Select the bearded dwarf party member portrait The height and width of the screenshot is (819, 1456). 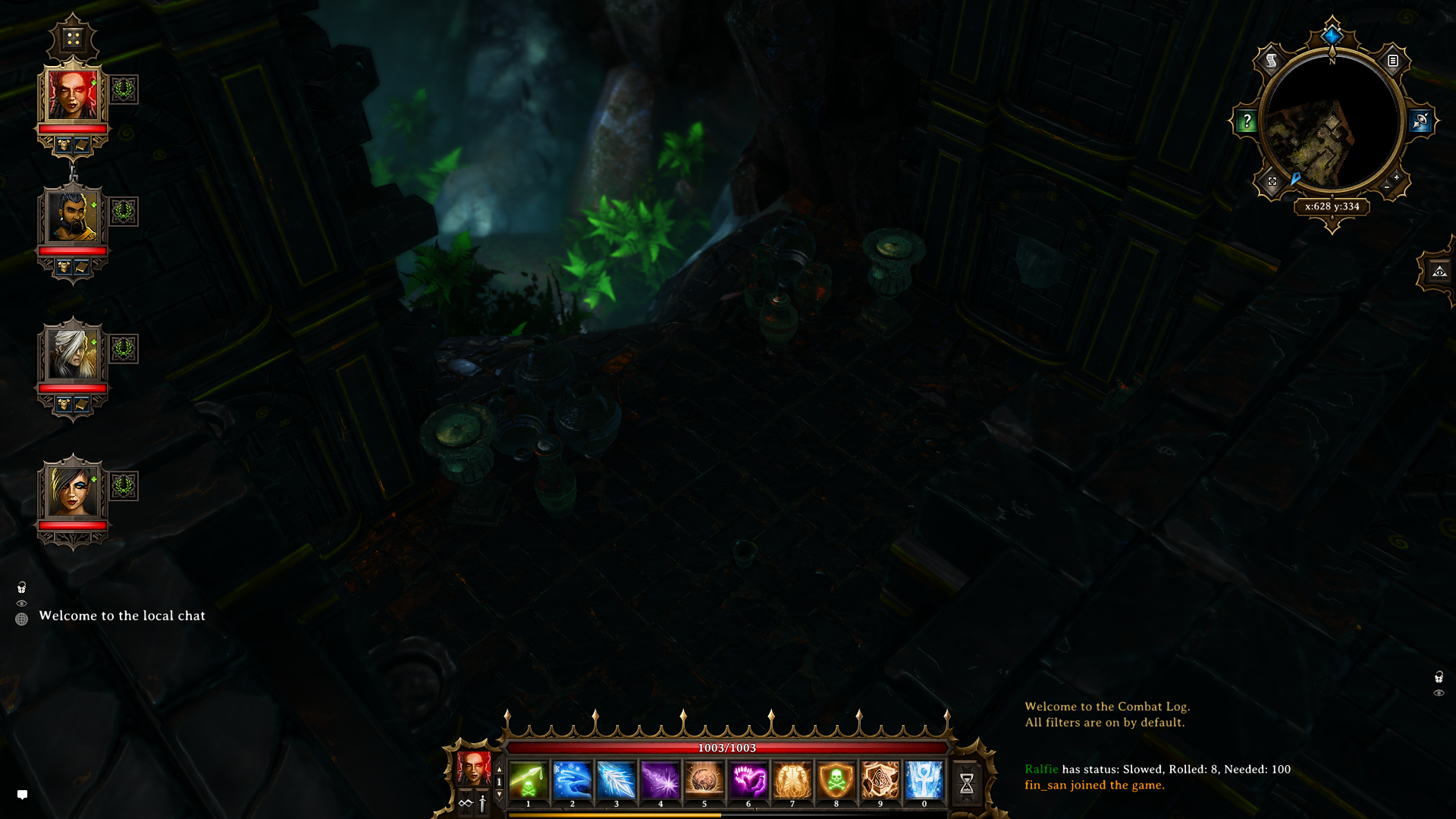point(73,217)
